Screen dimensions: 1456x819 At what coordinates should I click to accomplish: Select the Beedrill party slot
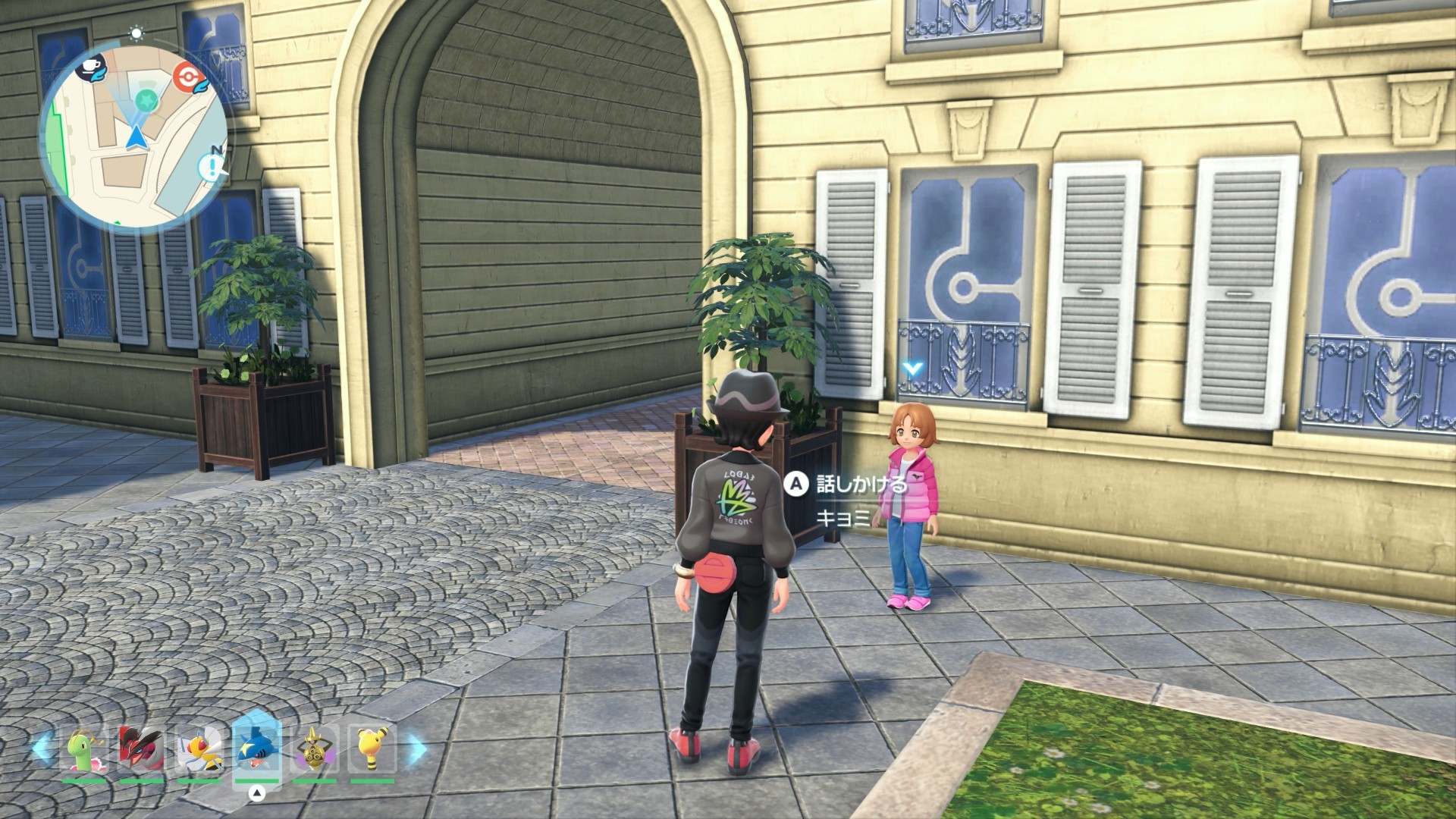(199, 751)
